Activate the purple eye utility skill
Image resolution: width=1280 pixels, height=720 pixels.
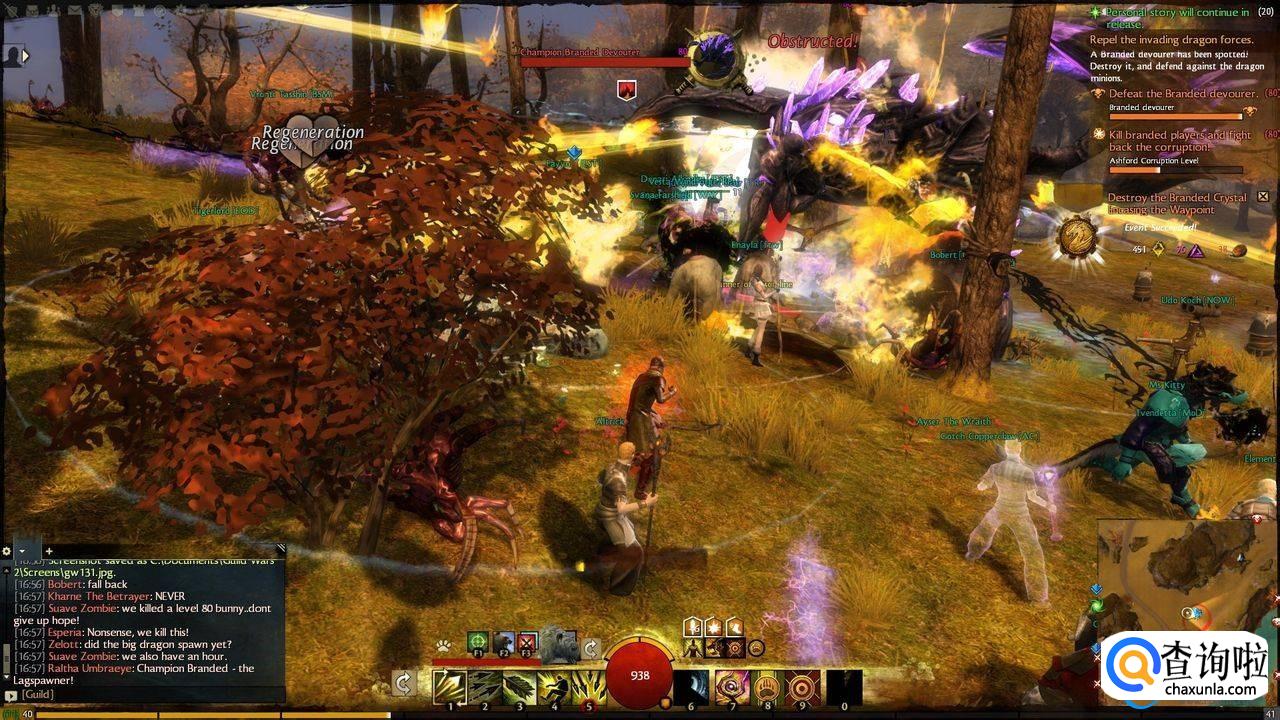tap(732, 687)
